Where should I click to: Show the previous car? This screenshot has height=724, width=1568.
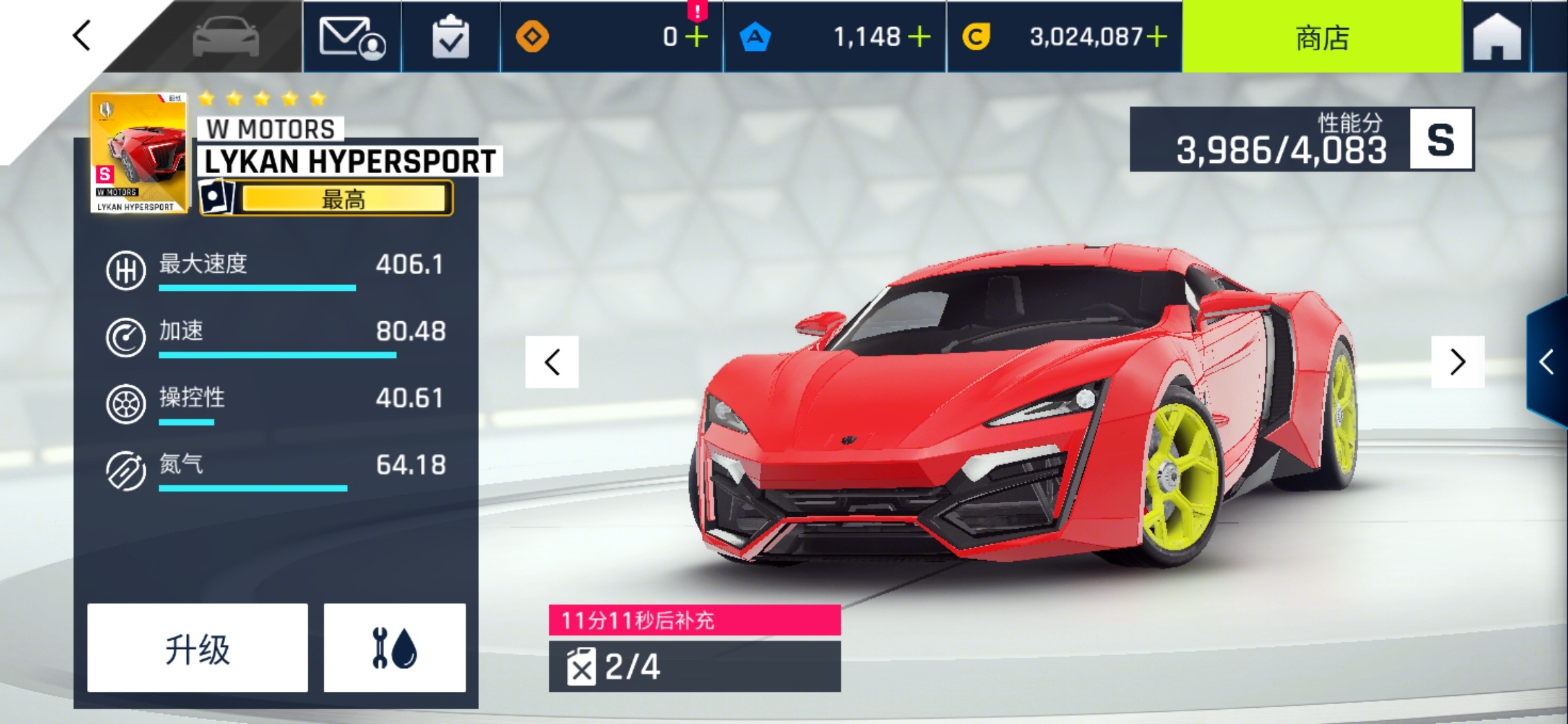(552, 362)
